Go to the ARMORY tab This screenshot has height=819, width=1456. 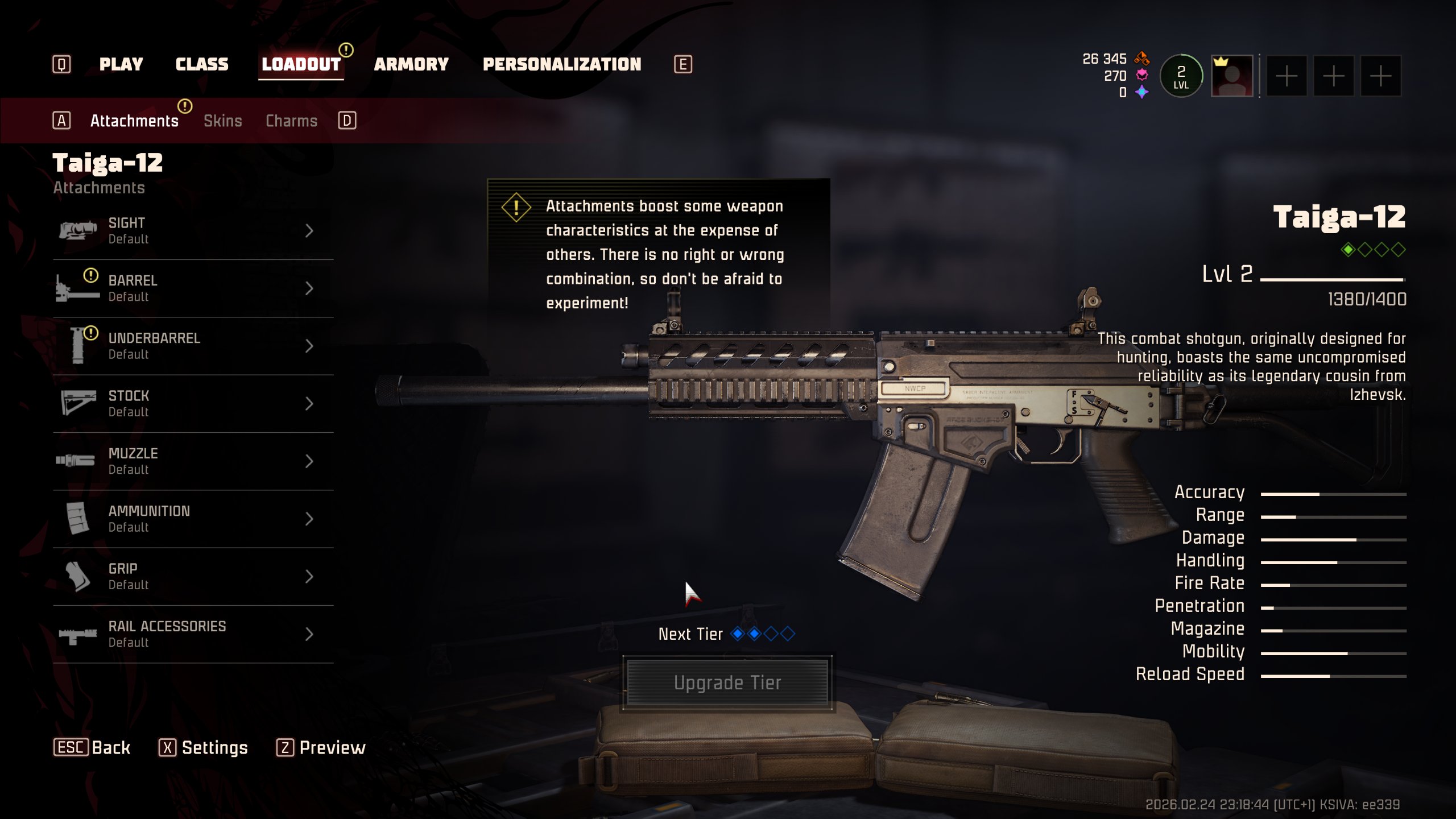tap(411, 64)
